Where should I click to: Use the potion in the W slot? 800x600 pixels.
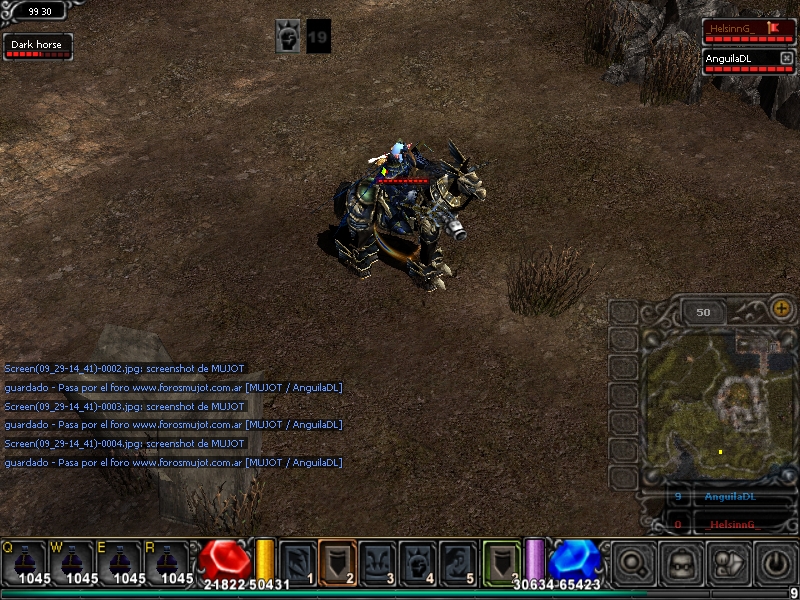pos(71,563)
